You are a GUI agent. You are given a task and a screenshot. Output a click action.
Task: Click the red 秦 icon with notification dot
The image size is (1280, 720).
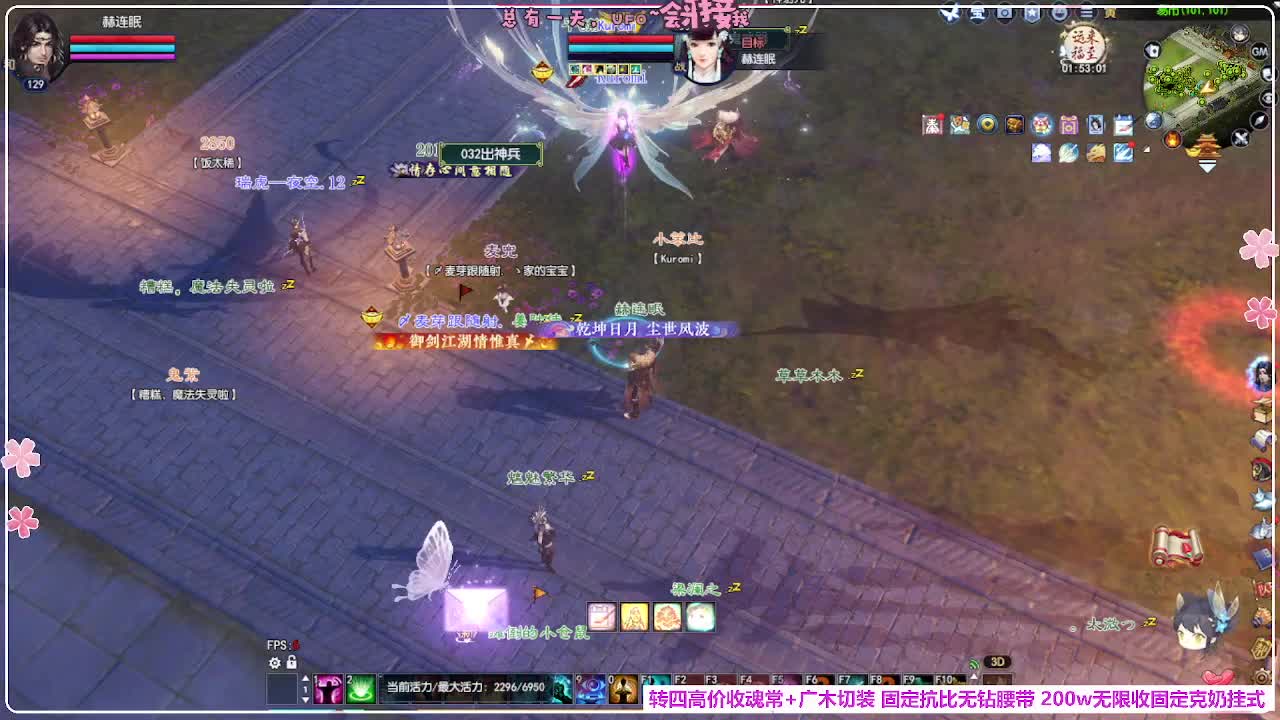point(932,124)
